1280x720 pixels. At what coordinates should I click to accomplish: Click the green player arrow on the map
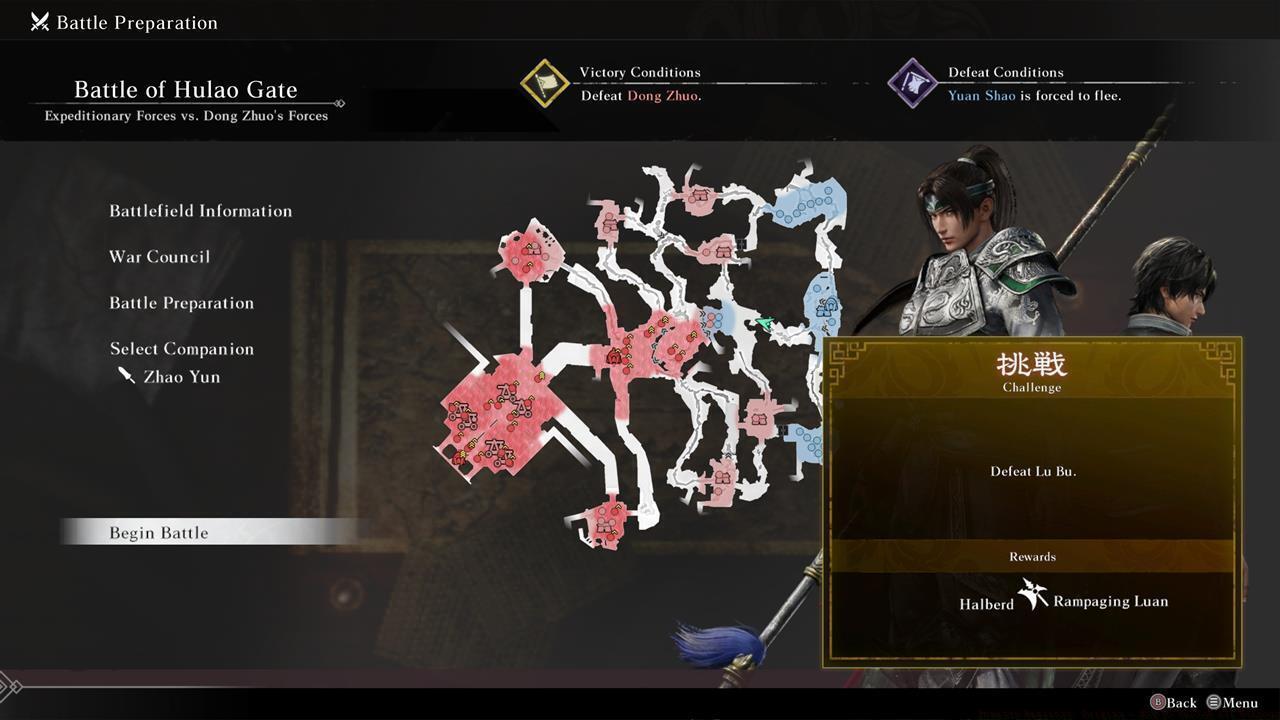pos(764,322)
